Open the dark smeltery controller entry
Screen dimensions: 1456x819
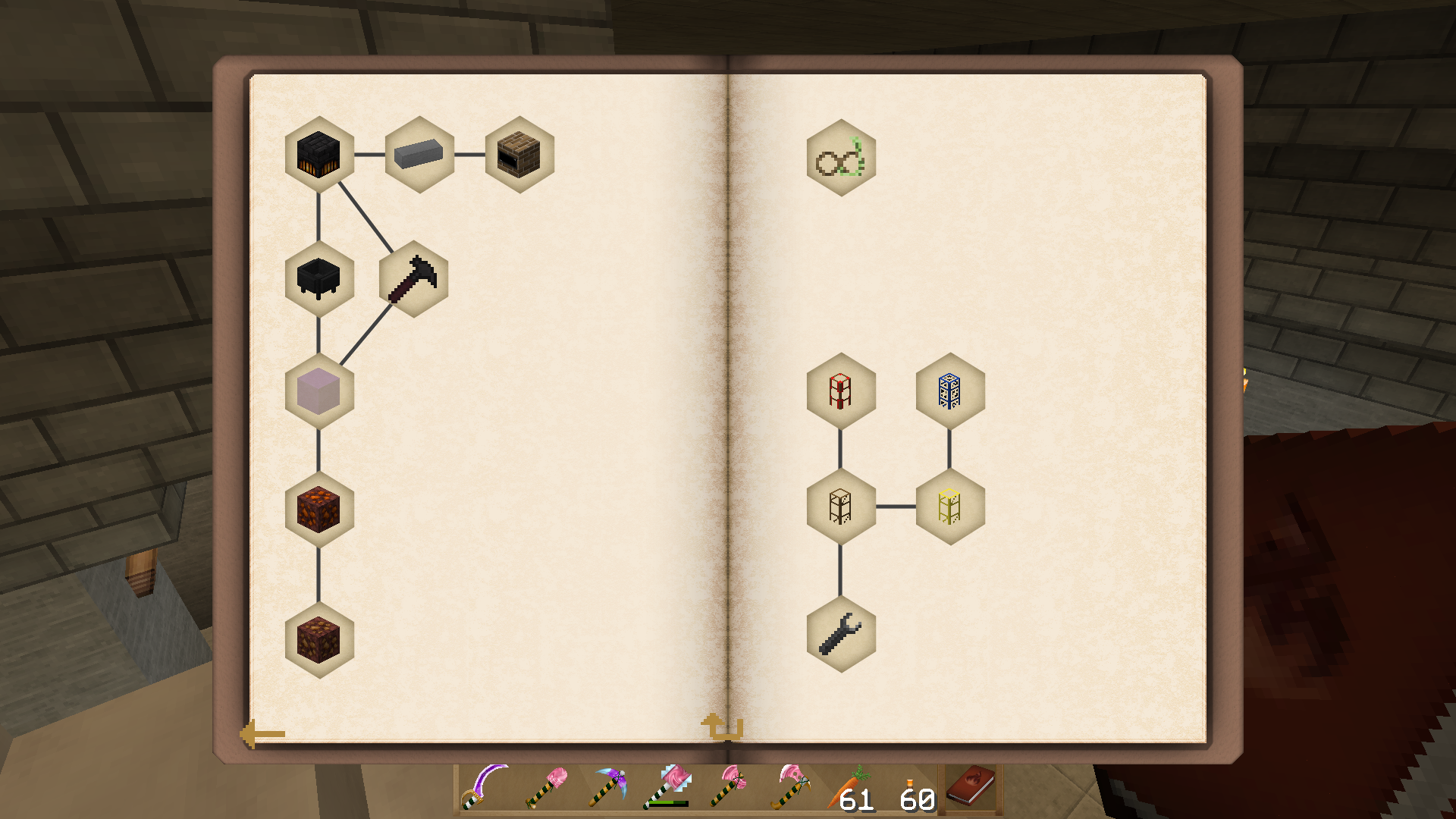pos(319,155)
